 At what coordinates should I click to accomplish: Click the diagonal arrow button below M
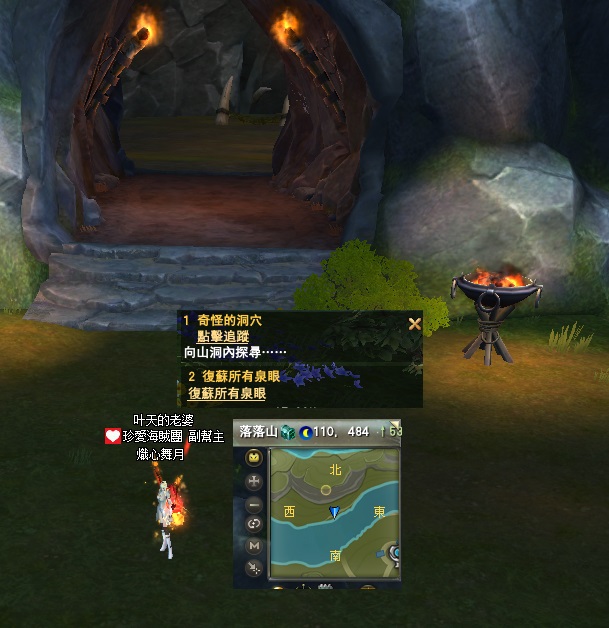254,568
